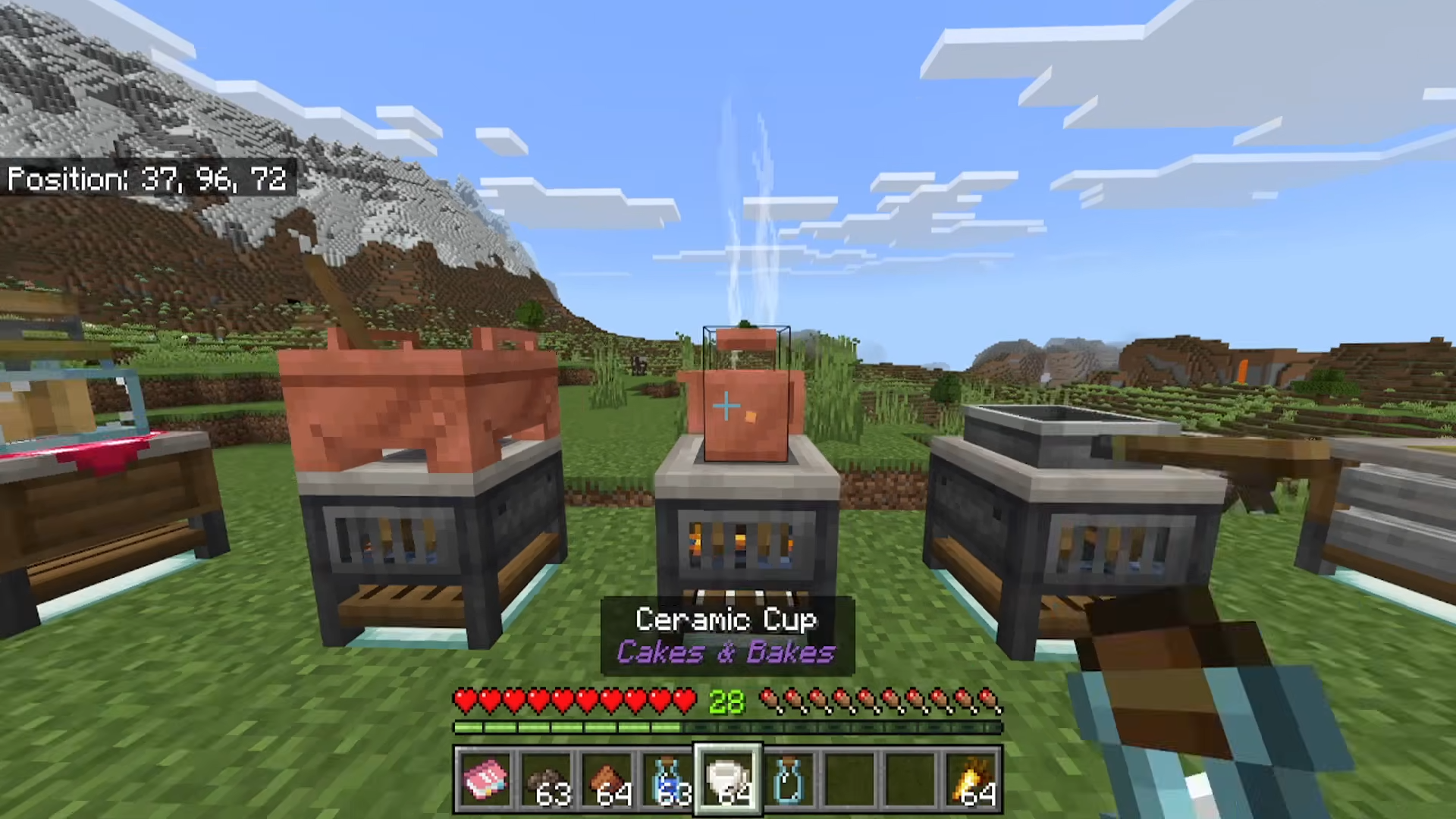Select the golden flame item slot
1456x819 pixels.
click(972, 779)
